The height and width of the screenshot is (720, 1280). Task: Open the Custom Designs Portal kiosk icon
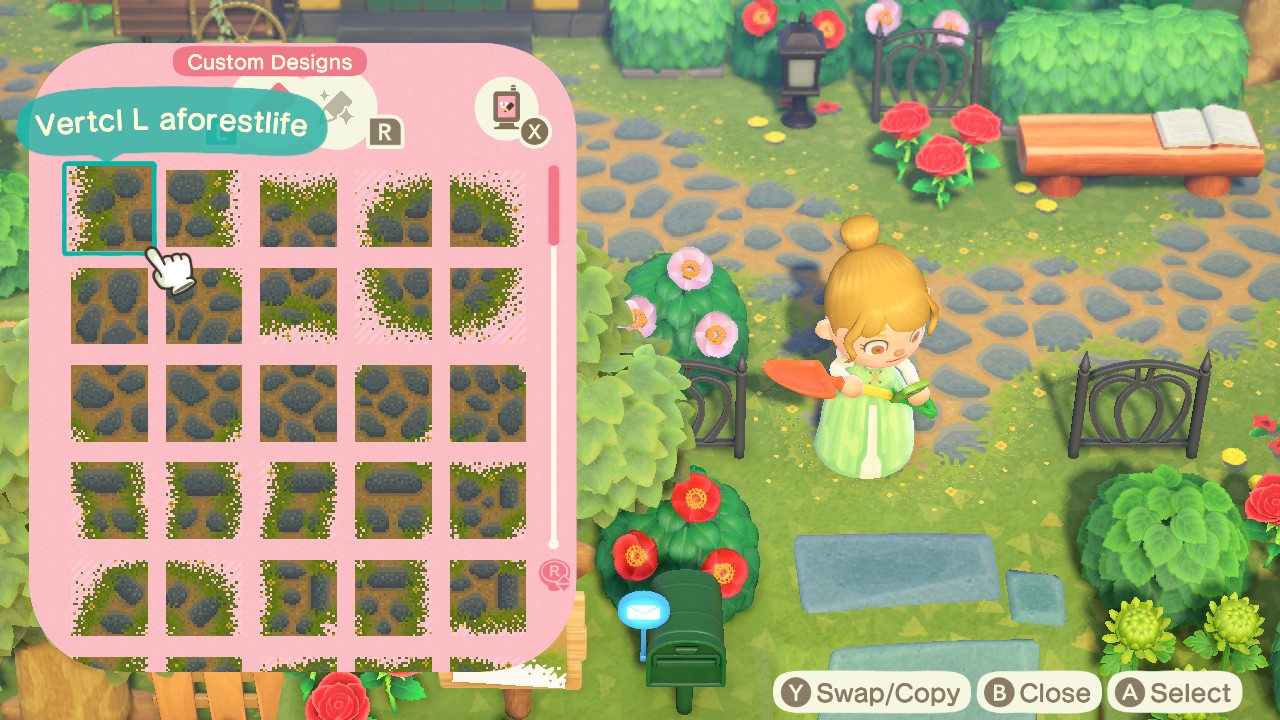[x=508, y=110]
